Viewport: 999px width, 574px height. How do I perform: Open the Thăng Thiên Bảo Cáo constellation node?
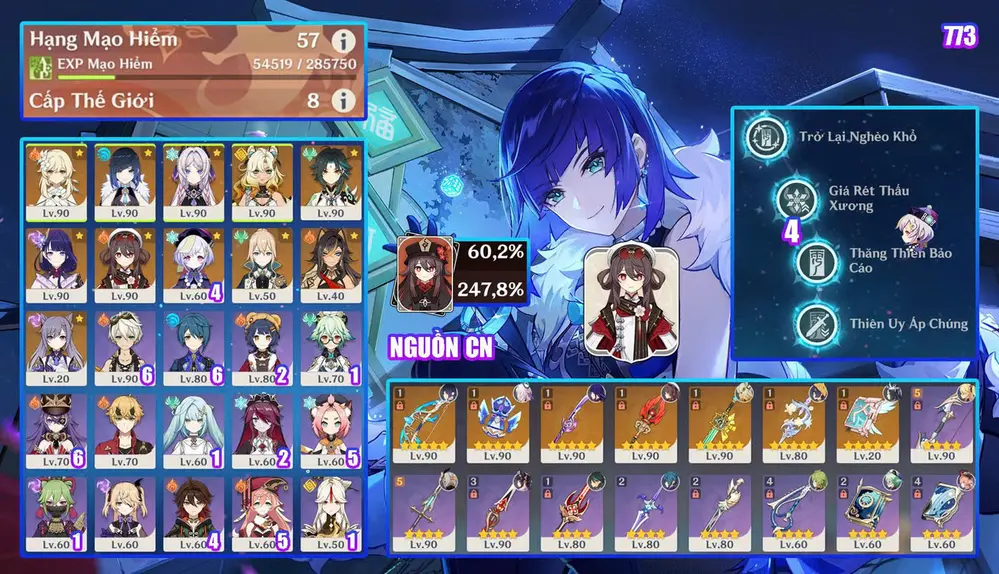pyautogui.click(x=817, y=261)
